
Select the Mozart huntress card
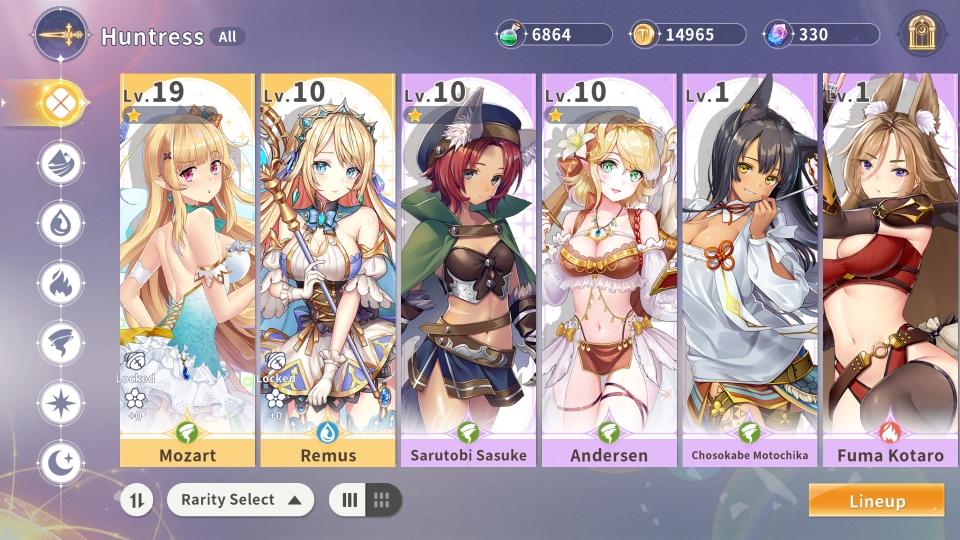click(187, 270)
